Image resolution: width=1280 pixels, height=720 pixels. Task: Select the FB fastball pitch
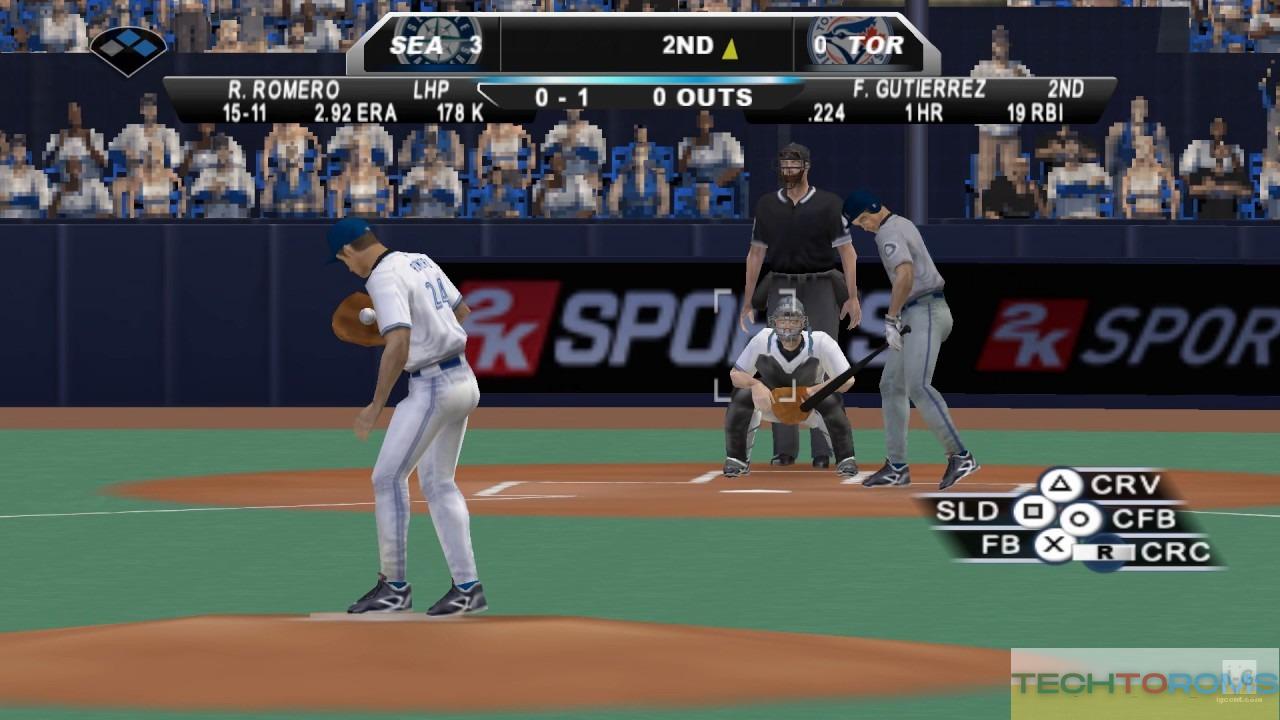click(1052, 546)
